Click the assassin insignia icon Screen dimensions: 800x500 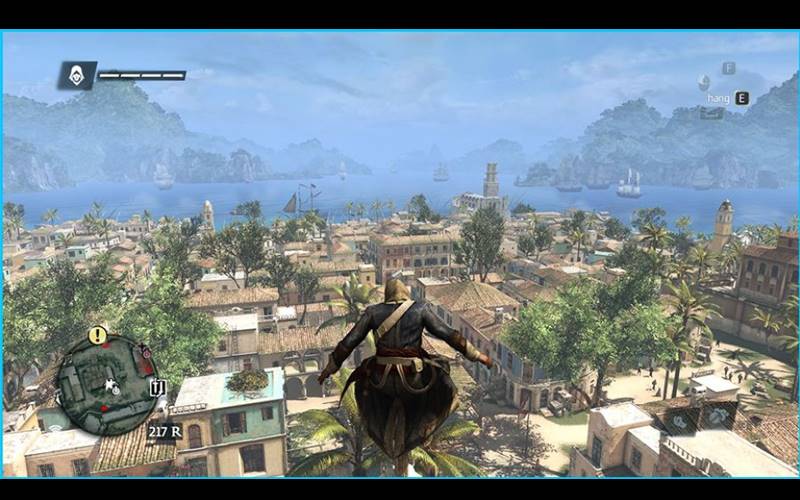[x=77, y=75]
